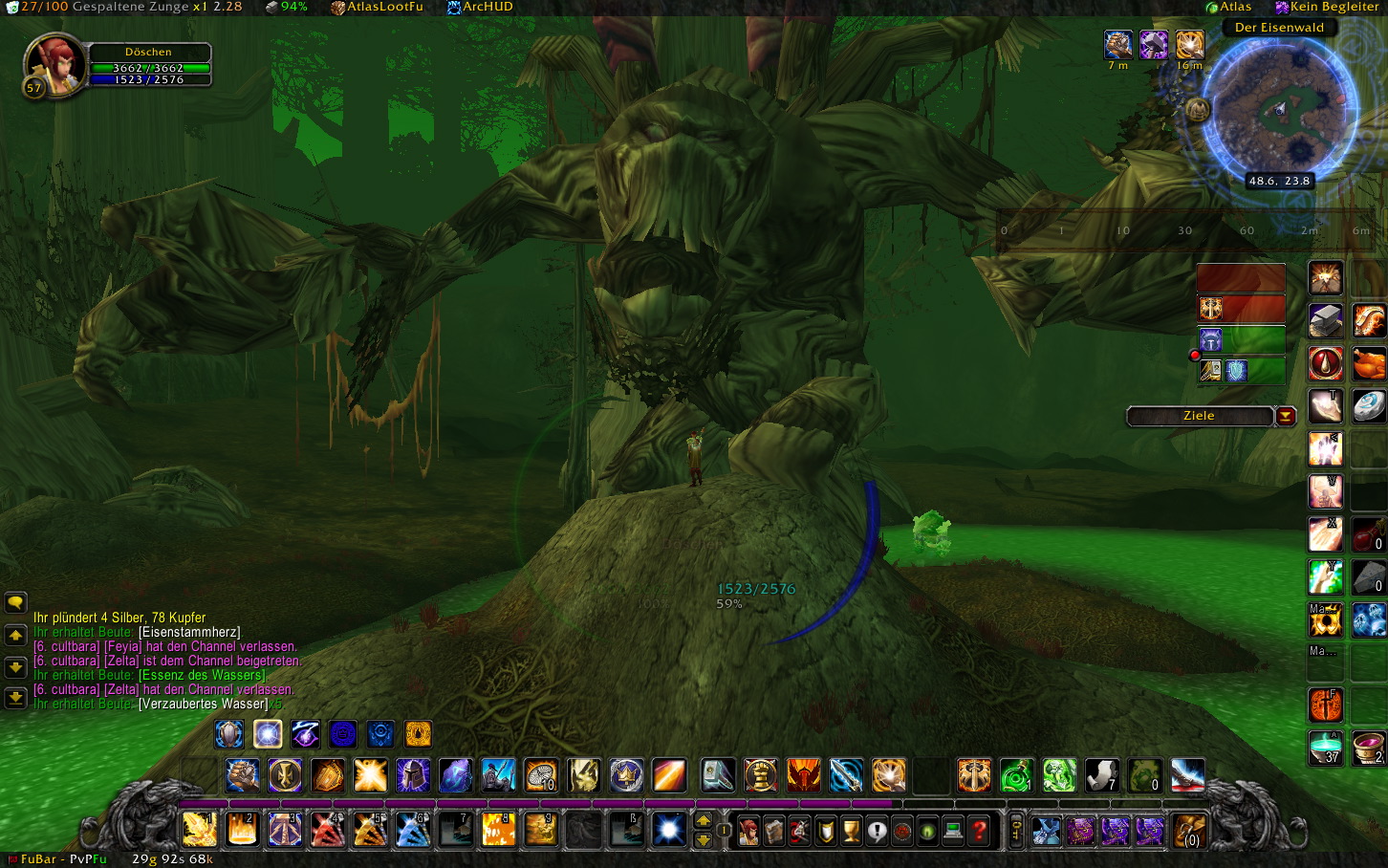Activate the anvil icon on the side bar

1326,321
